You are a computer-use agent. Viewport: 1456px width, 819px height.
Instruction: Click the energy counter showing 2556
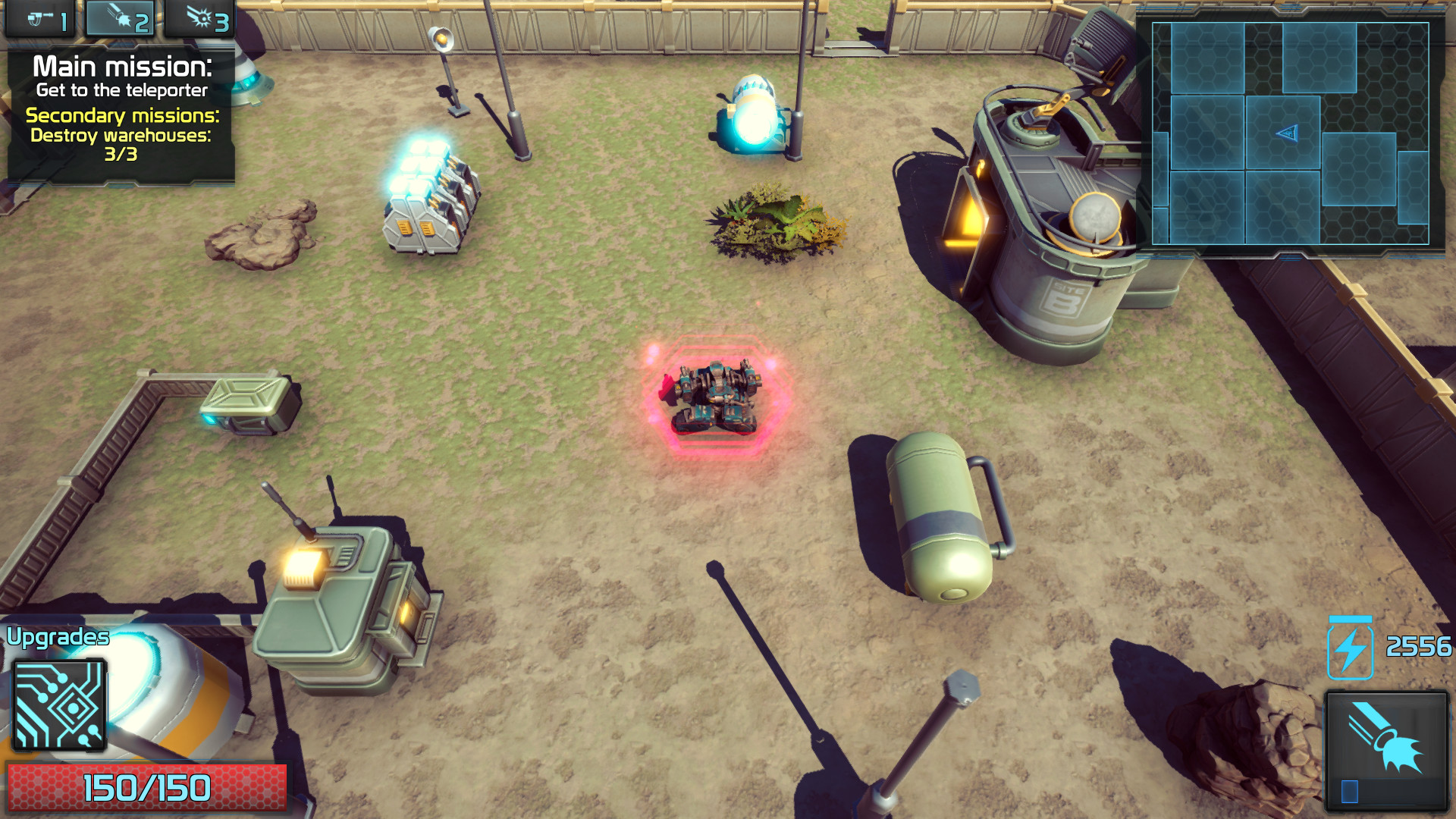point(1420,646)
